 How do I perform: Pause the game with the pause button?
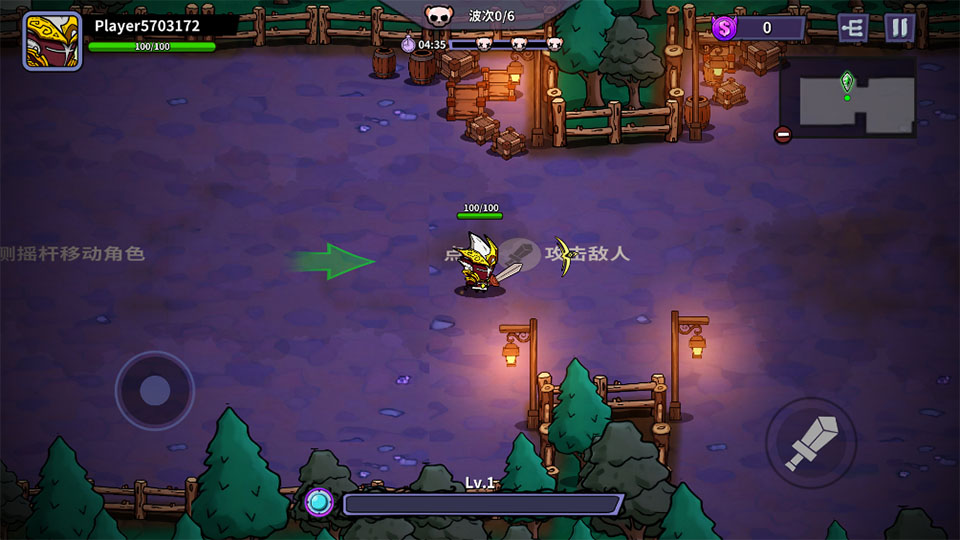[899, 28]
